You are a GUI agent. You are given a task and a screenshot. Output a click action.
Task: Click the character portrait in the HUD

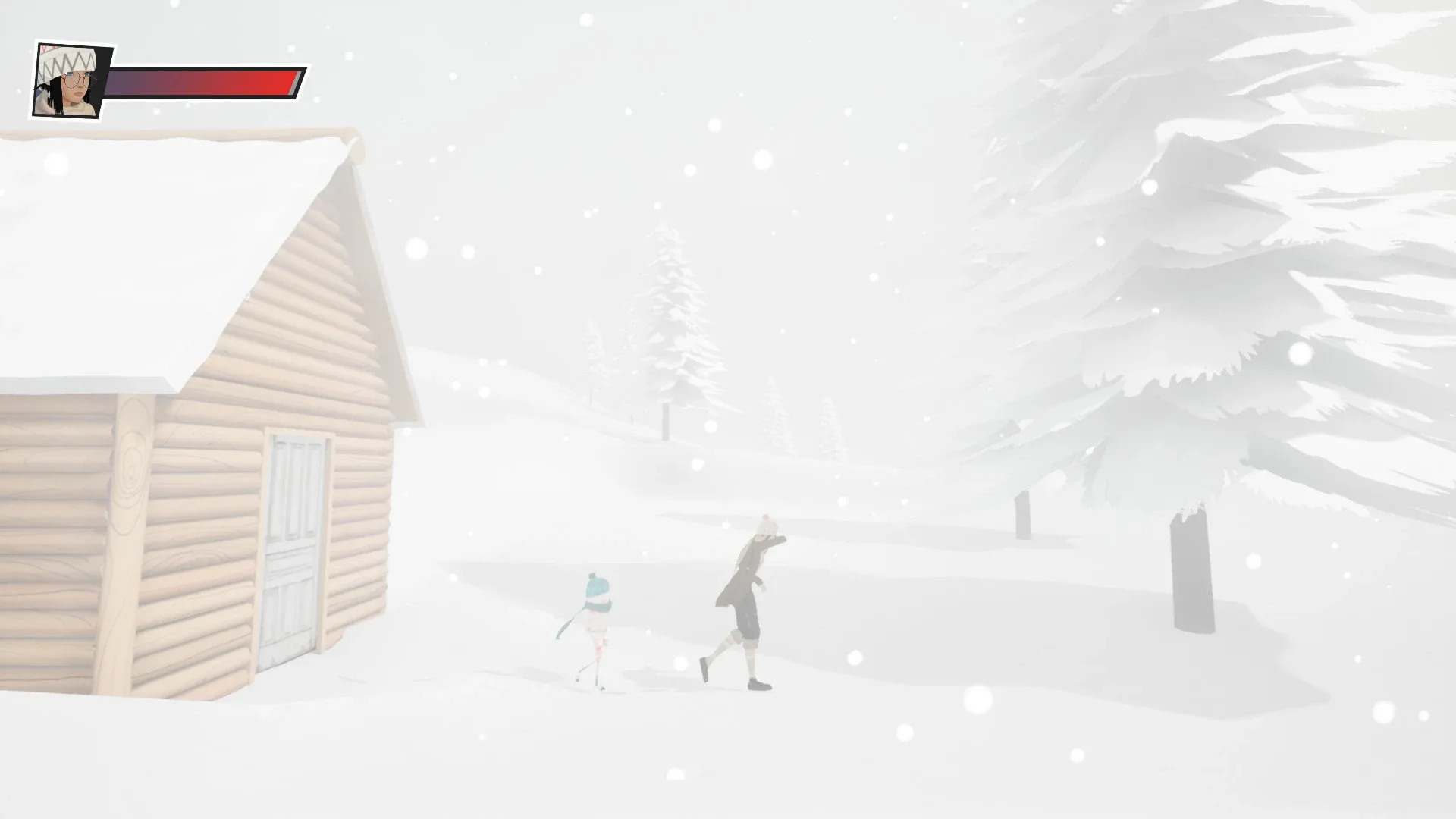pos(68,81)
